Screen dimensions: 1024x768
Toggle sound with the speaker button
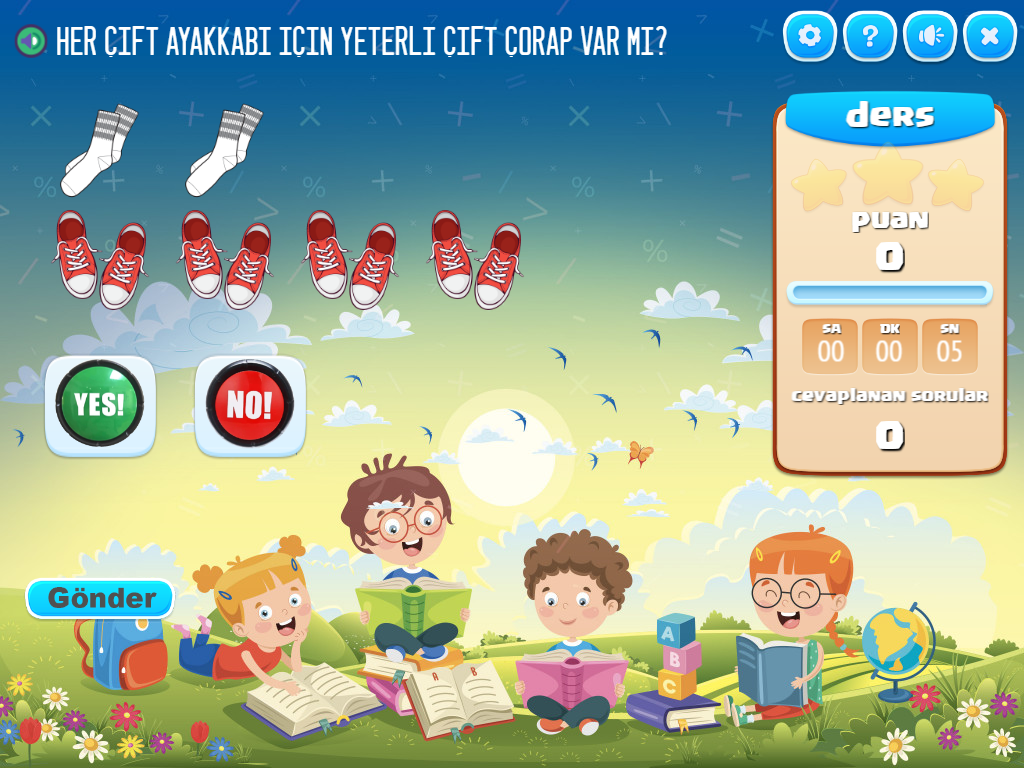coord(930,37)
